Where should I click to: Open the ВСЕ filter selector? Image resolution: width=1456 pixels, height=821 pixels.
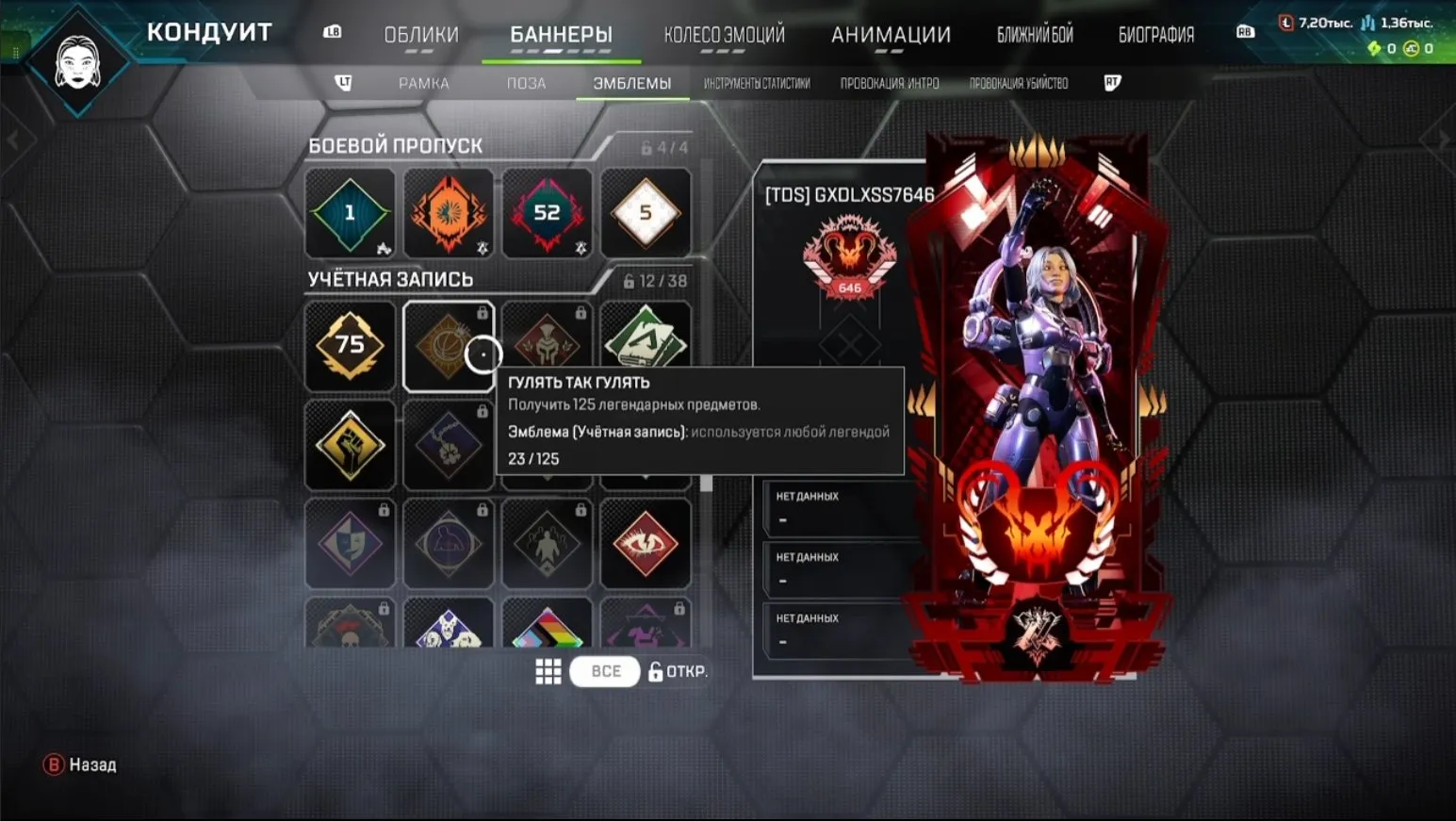pos(604,671)
